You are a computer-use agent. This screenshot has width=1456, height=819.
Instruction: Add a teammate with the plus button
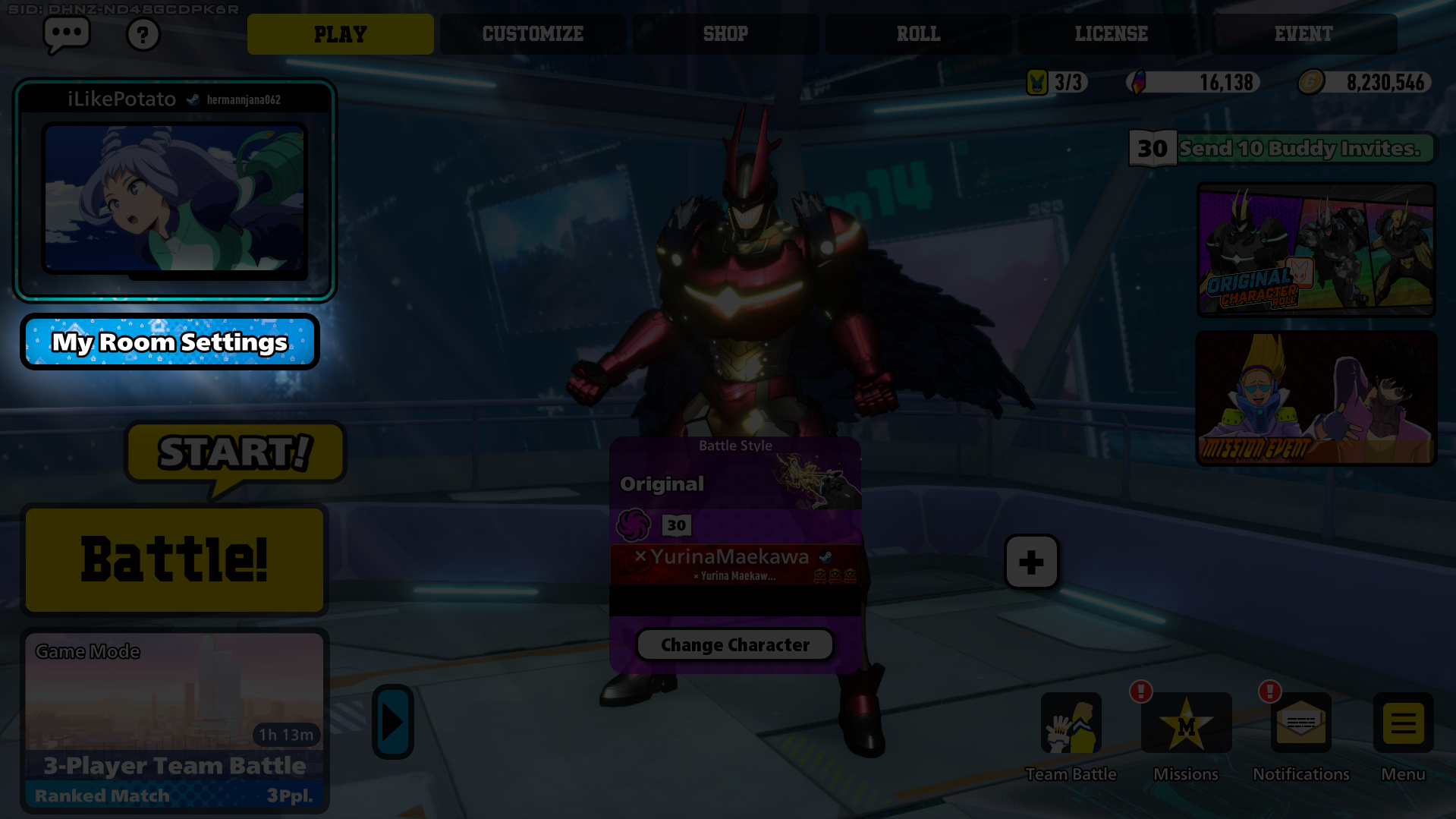[x=1031, y=562]
